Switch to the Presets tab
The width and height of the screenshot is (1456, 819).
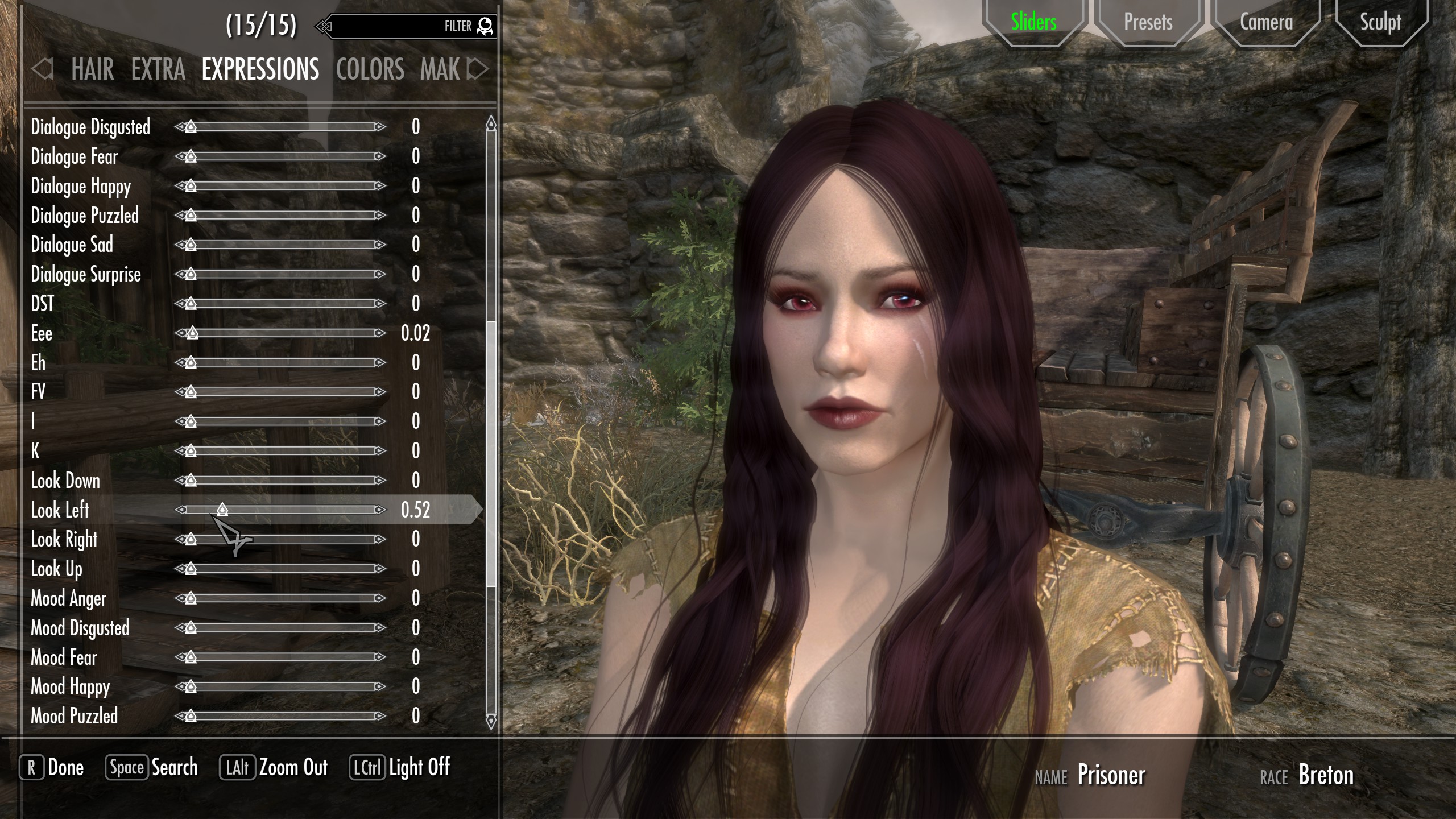click(1148, 23)
